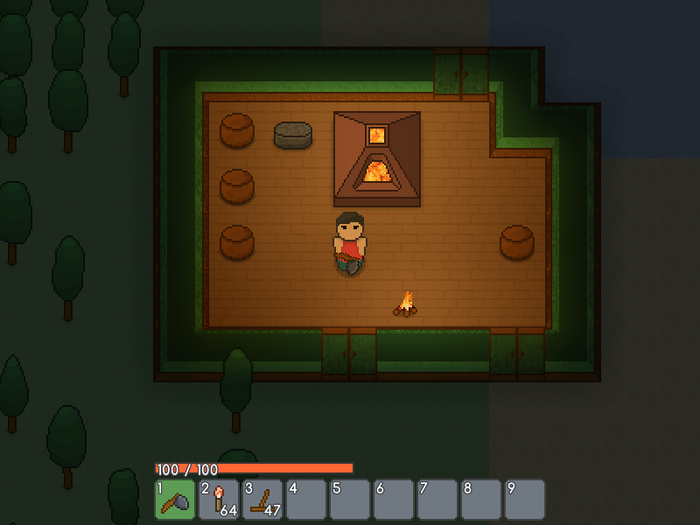Switch to empty hotbar slot 7
Viewport: 700px width, 525px height.
tap(437, 499)
